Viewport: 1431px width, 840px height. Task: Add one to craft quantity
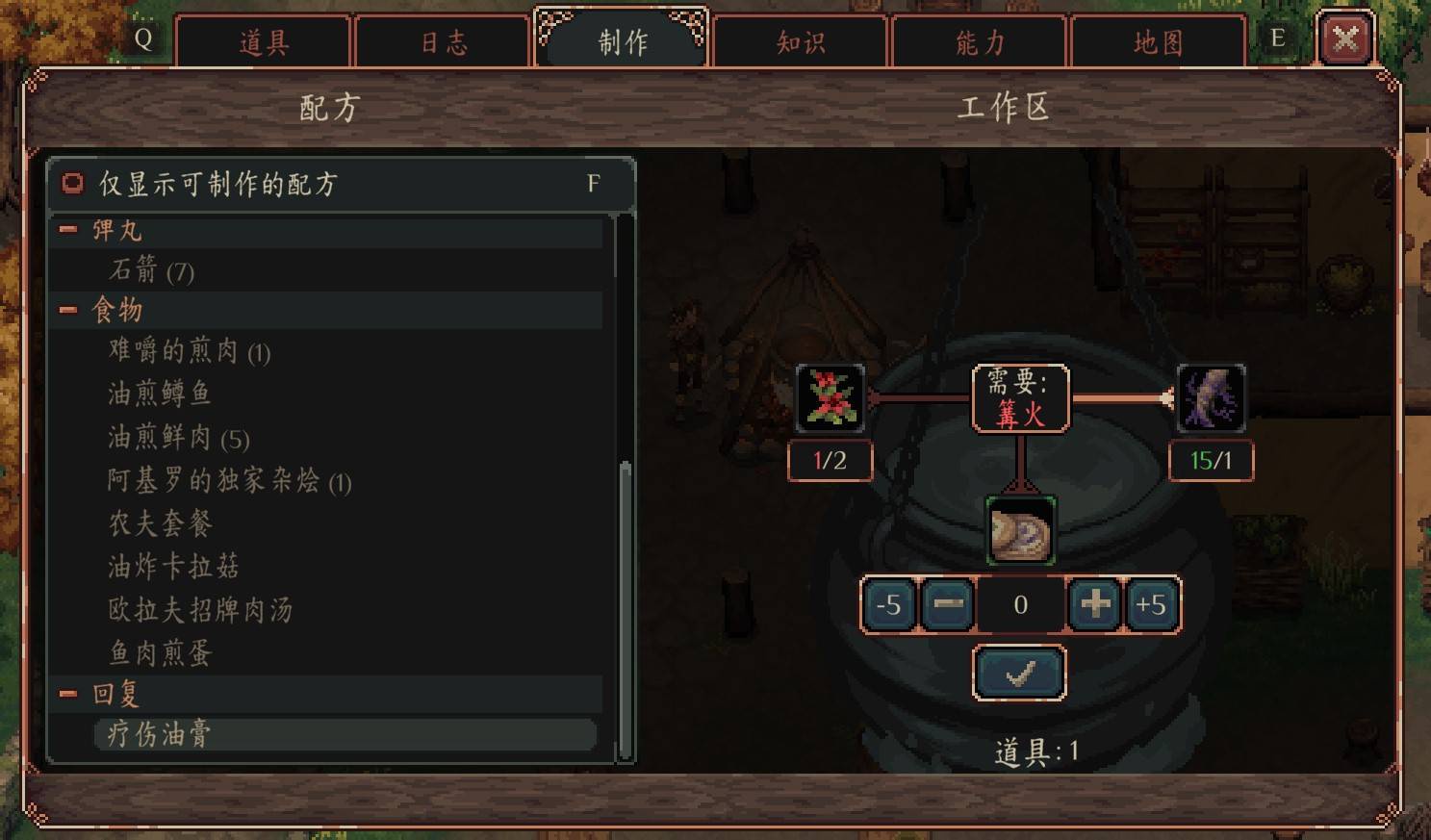tap(1095, 605)
